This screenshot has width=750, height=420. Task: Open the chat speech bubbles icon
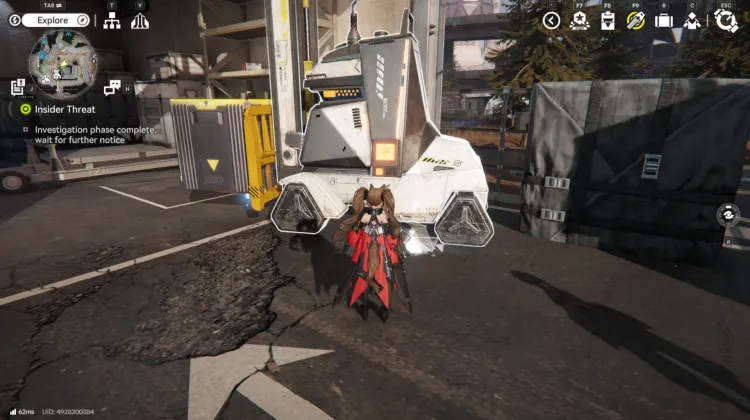pyautogui.click(x=112, y=87)
